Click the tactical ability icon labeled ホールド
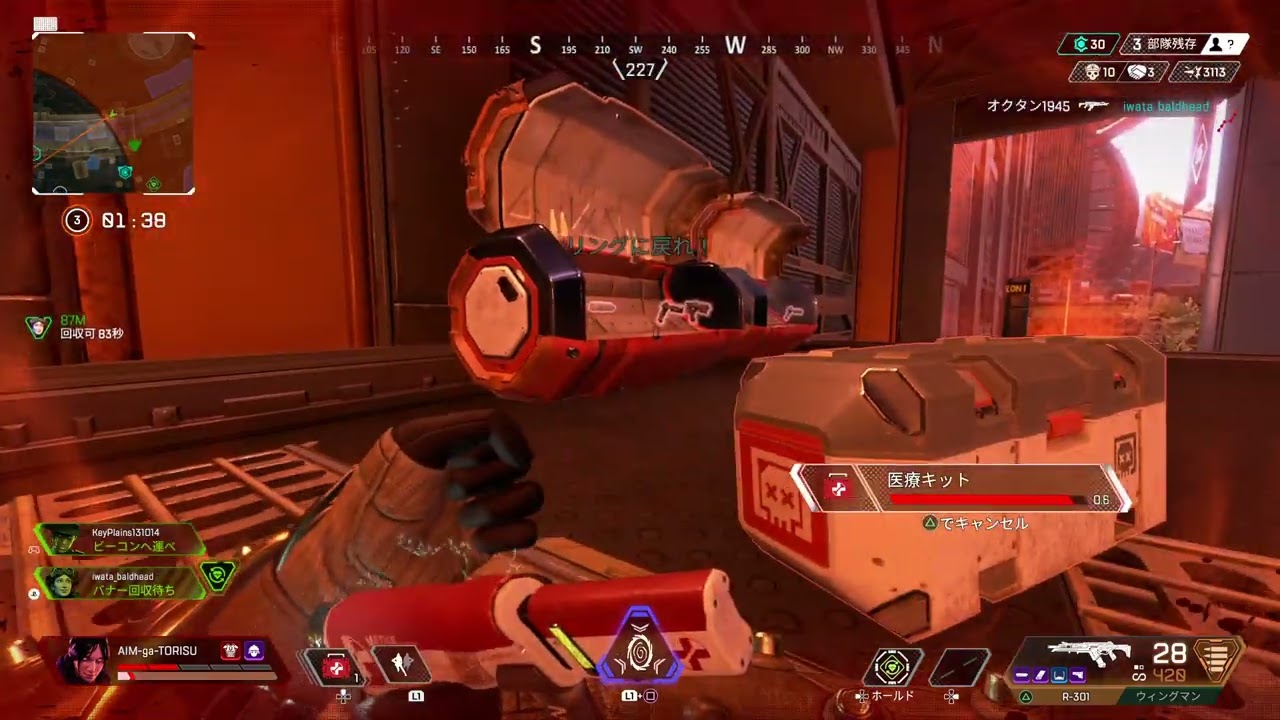This screenshot has height=720, width=1280. pyautogui.click(x=892, y=665)
